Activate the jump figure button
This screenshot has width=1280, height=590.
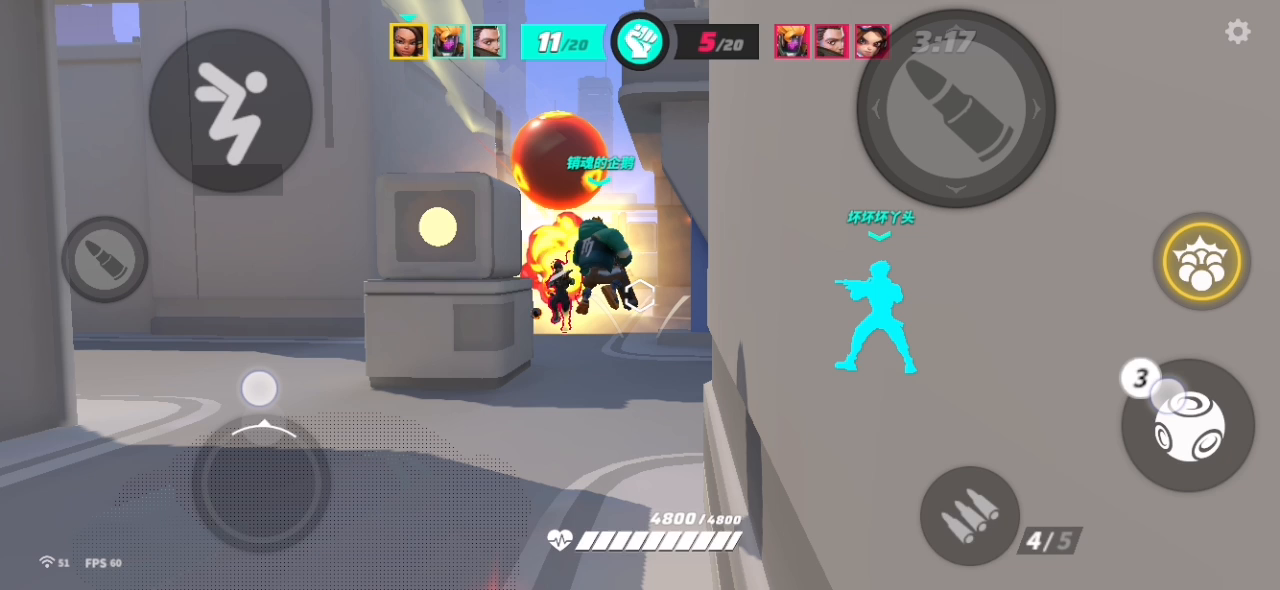pos(230,110)
